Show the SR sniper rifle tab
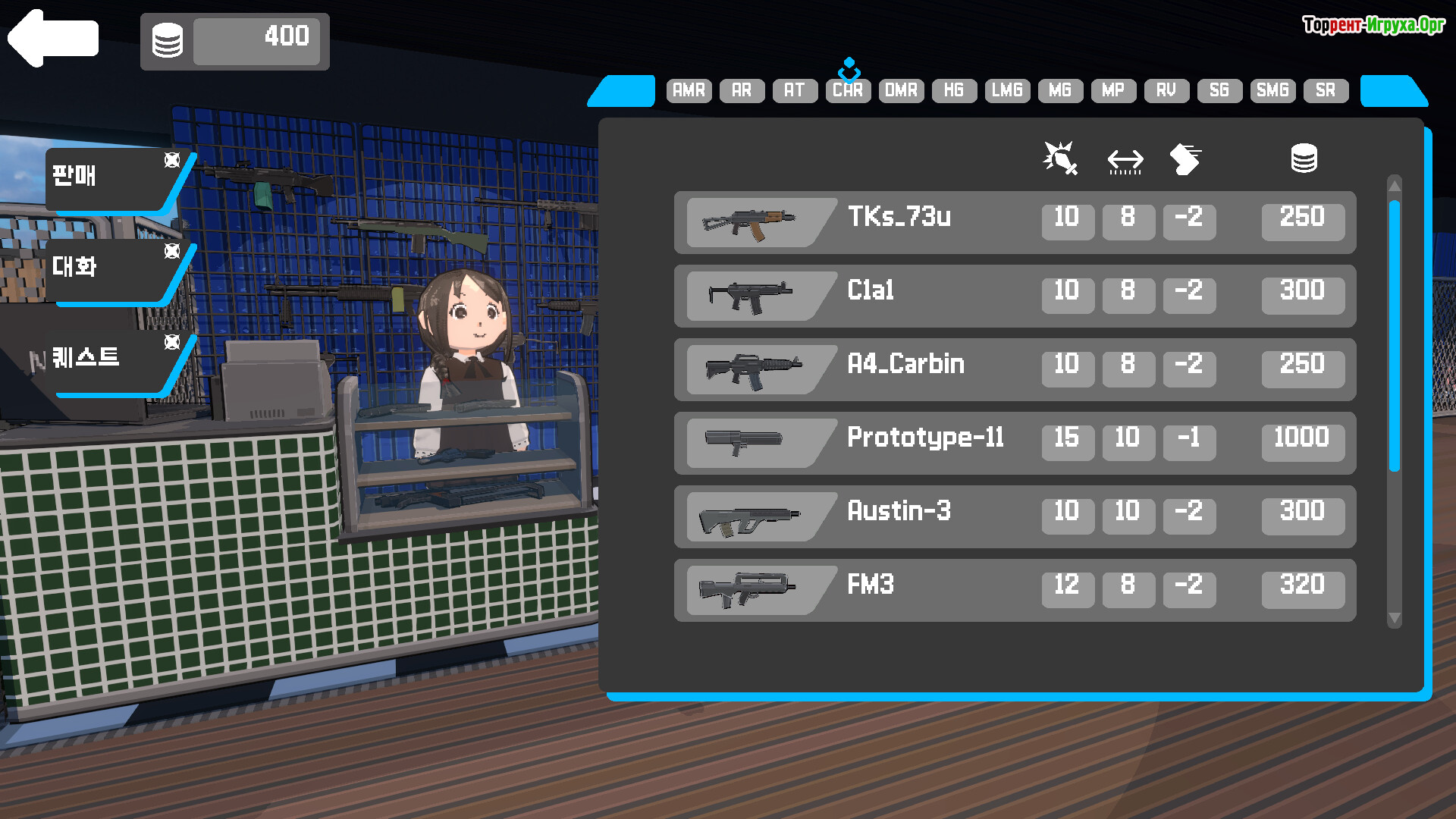 coord(1326,90)
